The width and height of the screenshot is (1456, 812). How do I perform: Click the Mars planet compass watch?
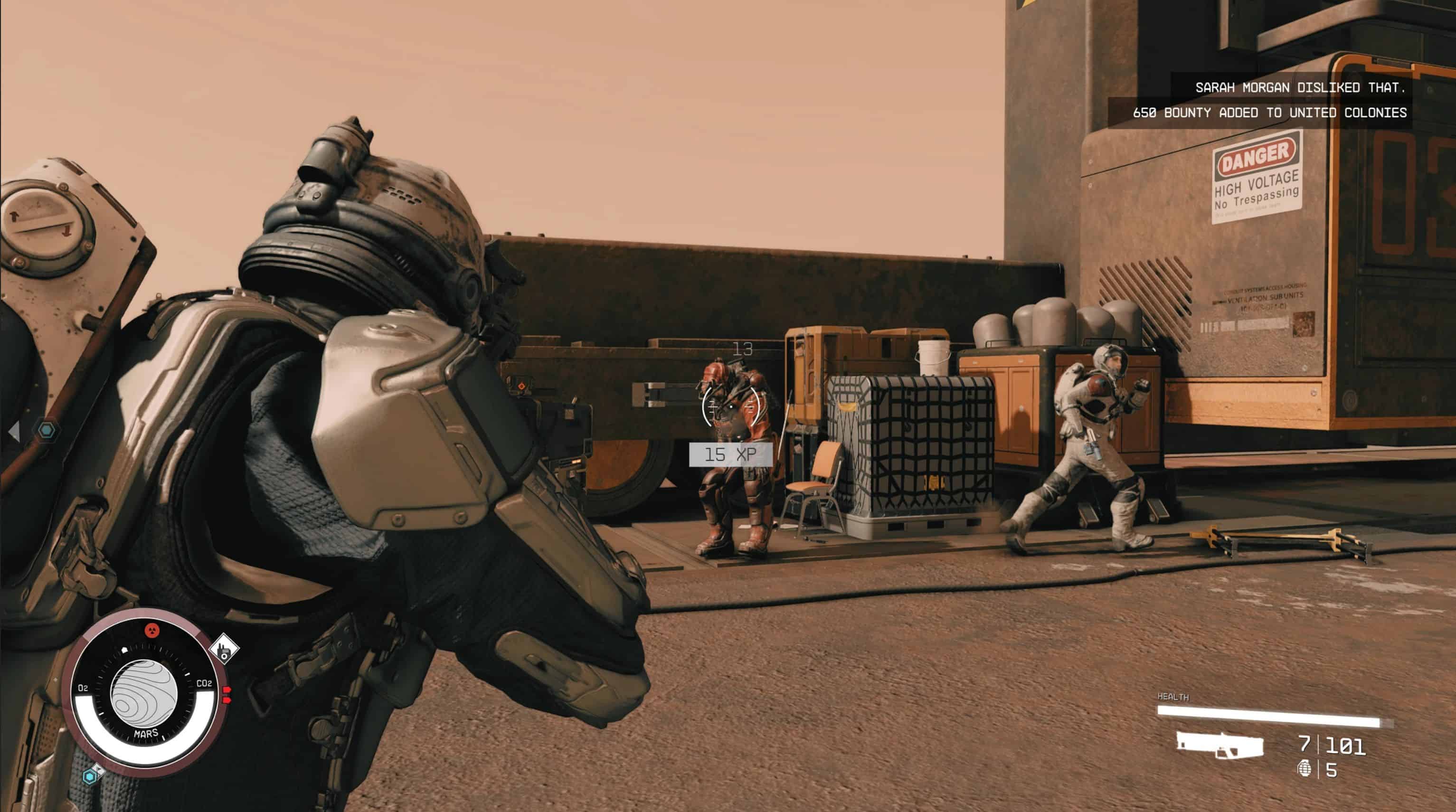145,694
